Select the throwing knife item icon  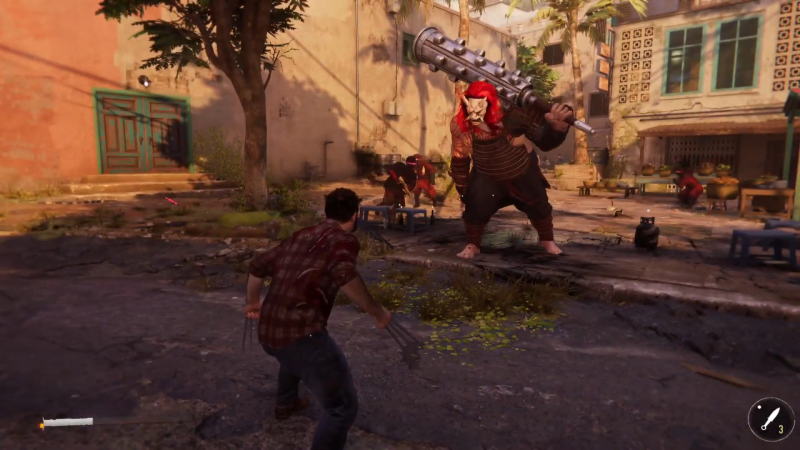tap(770, 419)
